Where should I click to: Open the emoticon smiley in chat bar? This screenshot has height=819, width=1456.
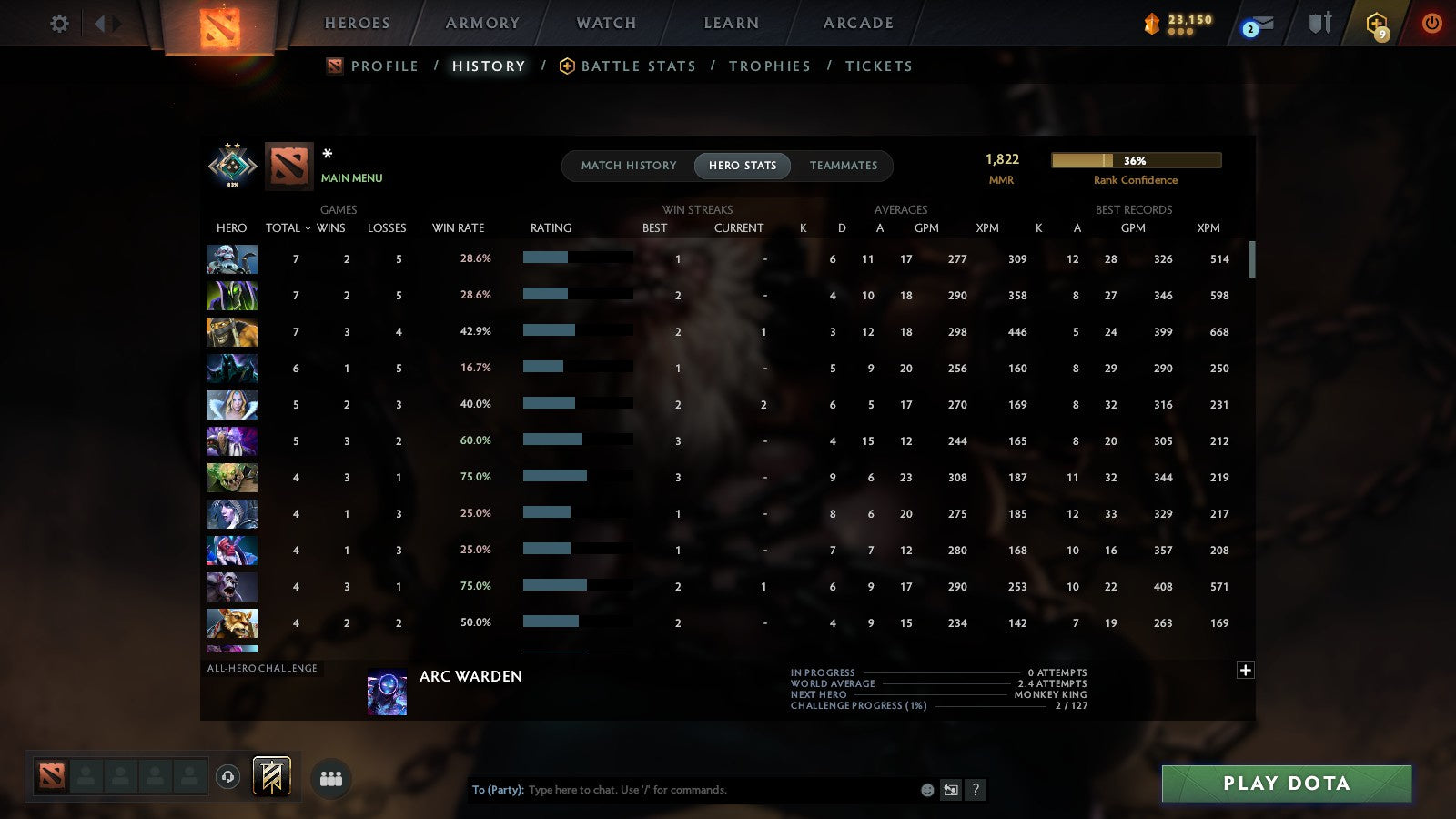pos(926,790)
